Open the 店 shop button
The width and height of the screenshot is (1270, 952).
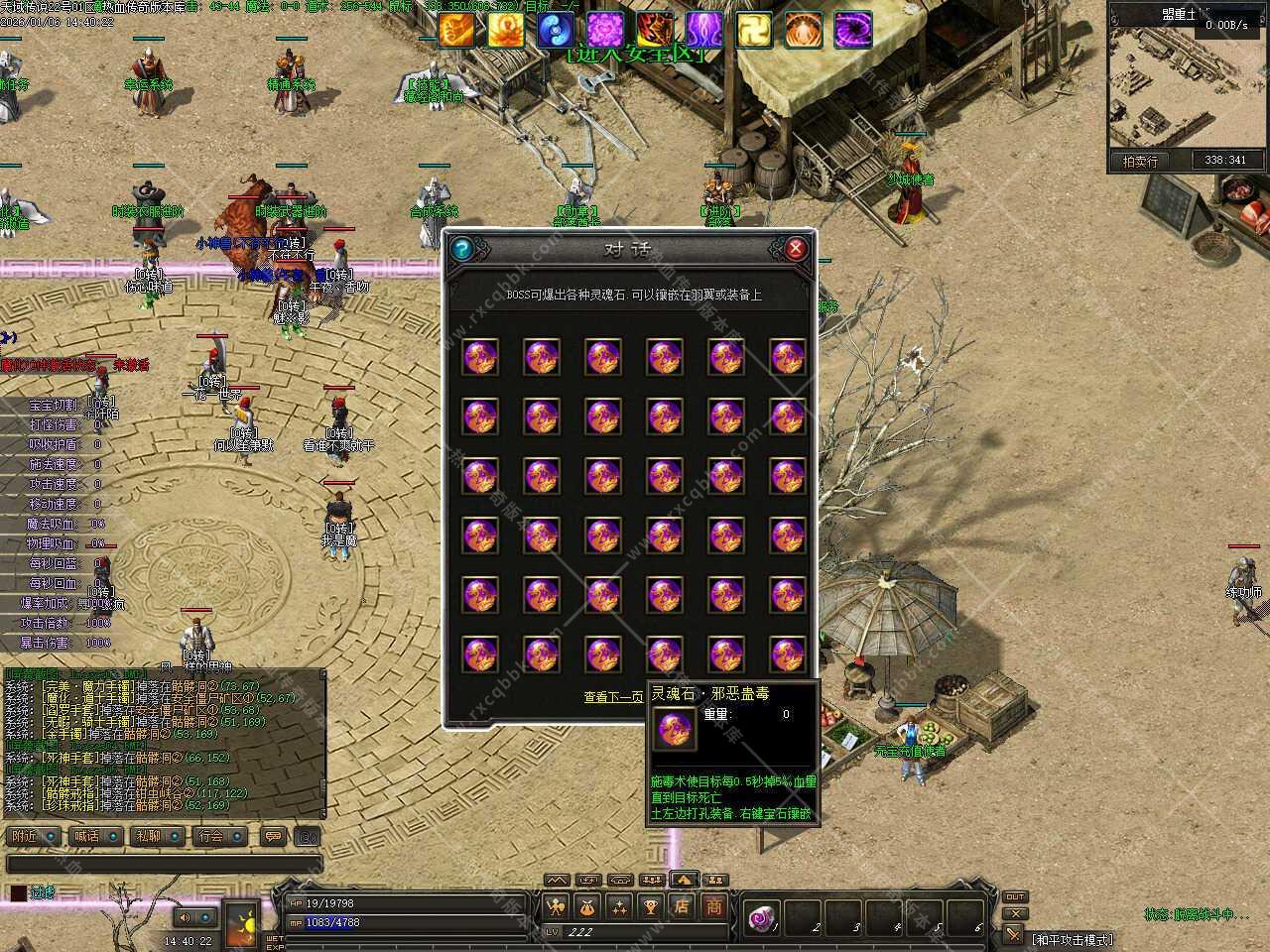click(x=682, y=905)
